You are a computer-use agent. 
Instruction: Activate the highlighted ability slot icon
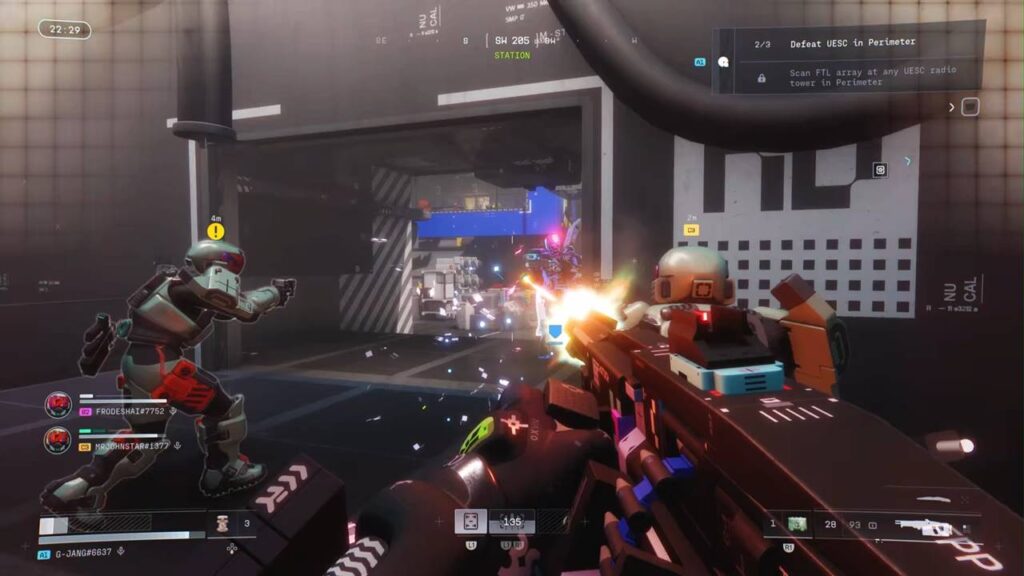point(470,521)
